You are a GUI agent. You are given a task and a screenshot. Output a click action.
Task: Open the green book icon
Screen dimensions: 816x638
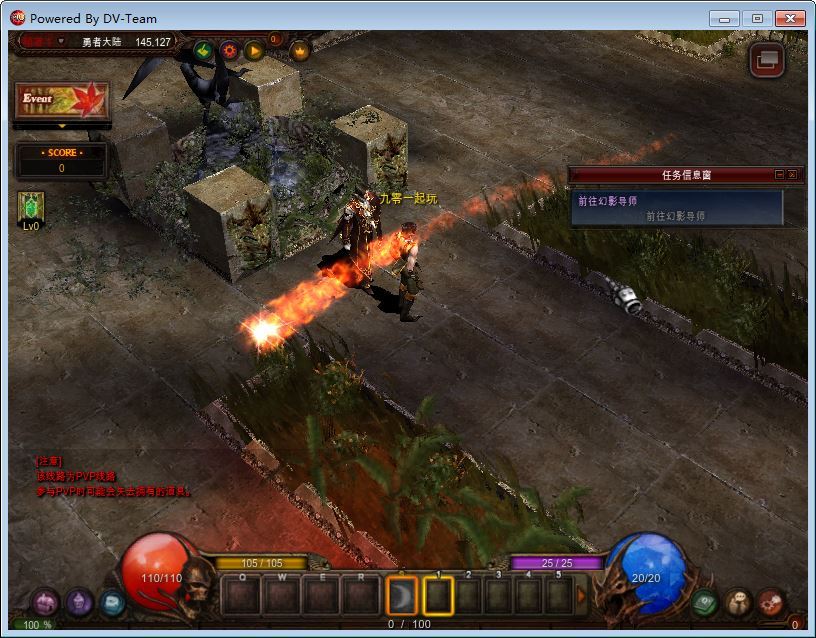[x=705, y=602]
